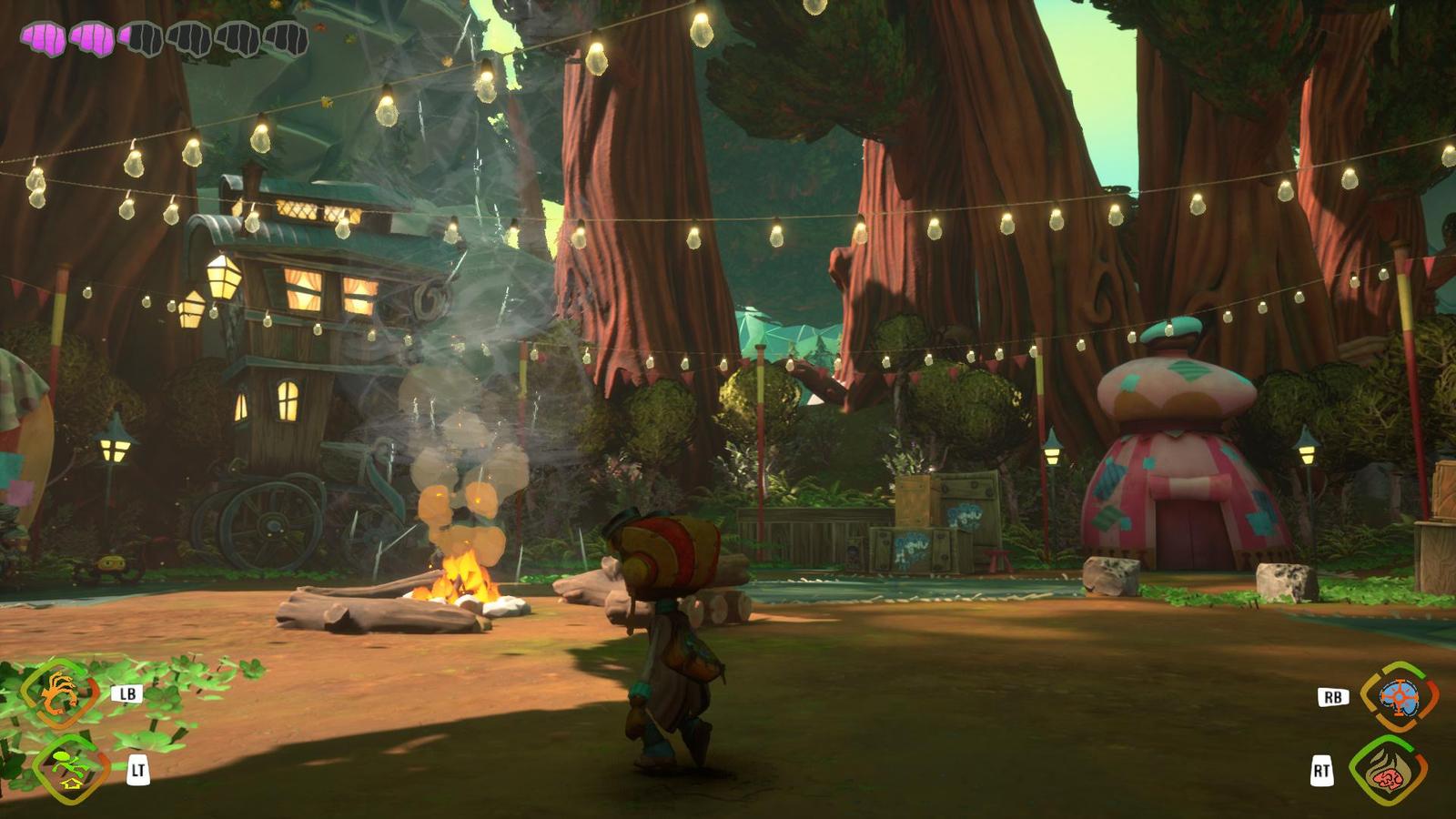Trigger the Pyrokinesis flaming brain power
The width and height of the screenshot is (1456, 819).
click(x=1387, y=770)
